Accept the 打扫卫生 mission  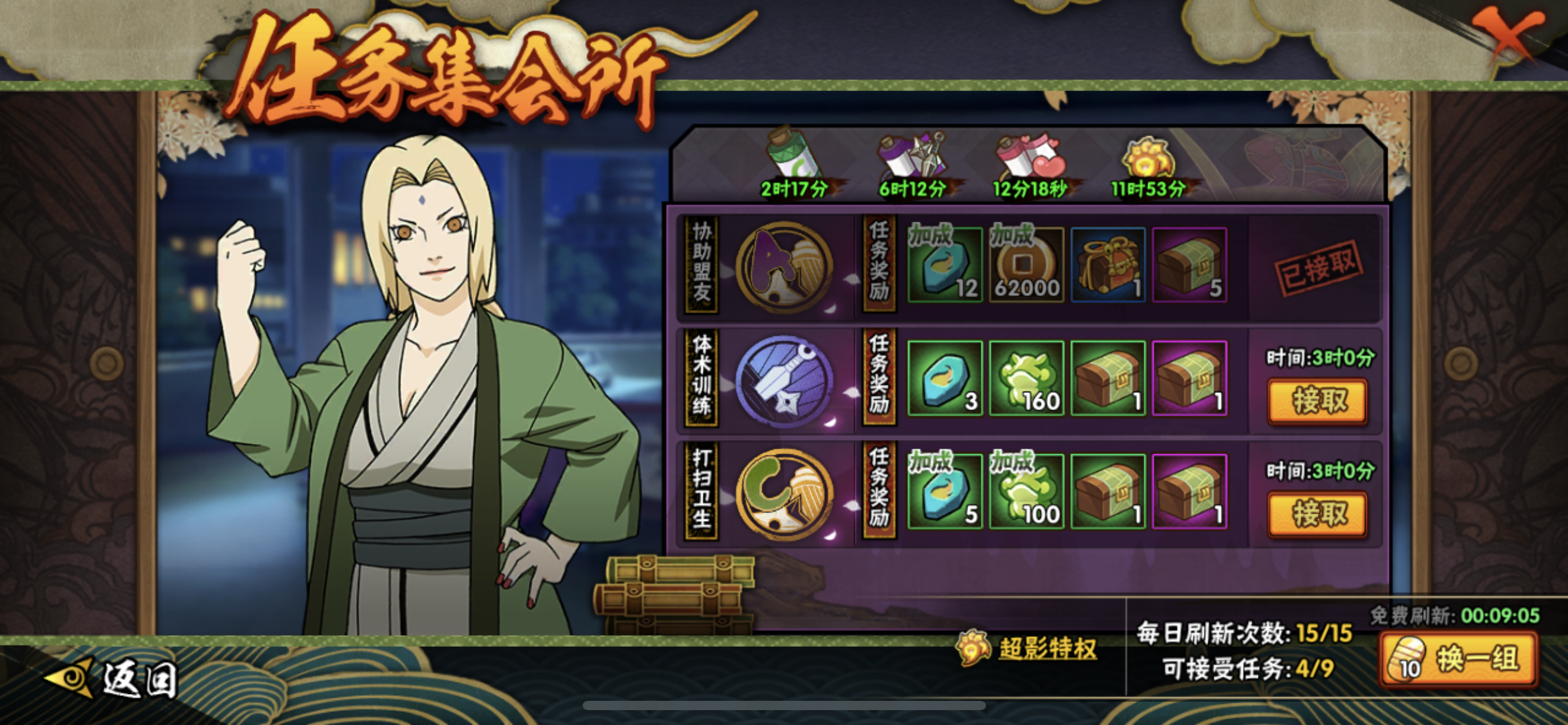pos(1317,514)
